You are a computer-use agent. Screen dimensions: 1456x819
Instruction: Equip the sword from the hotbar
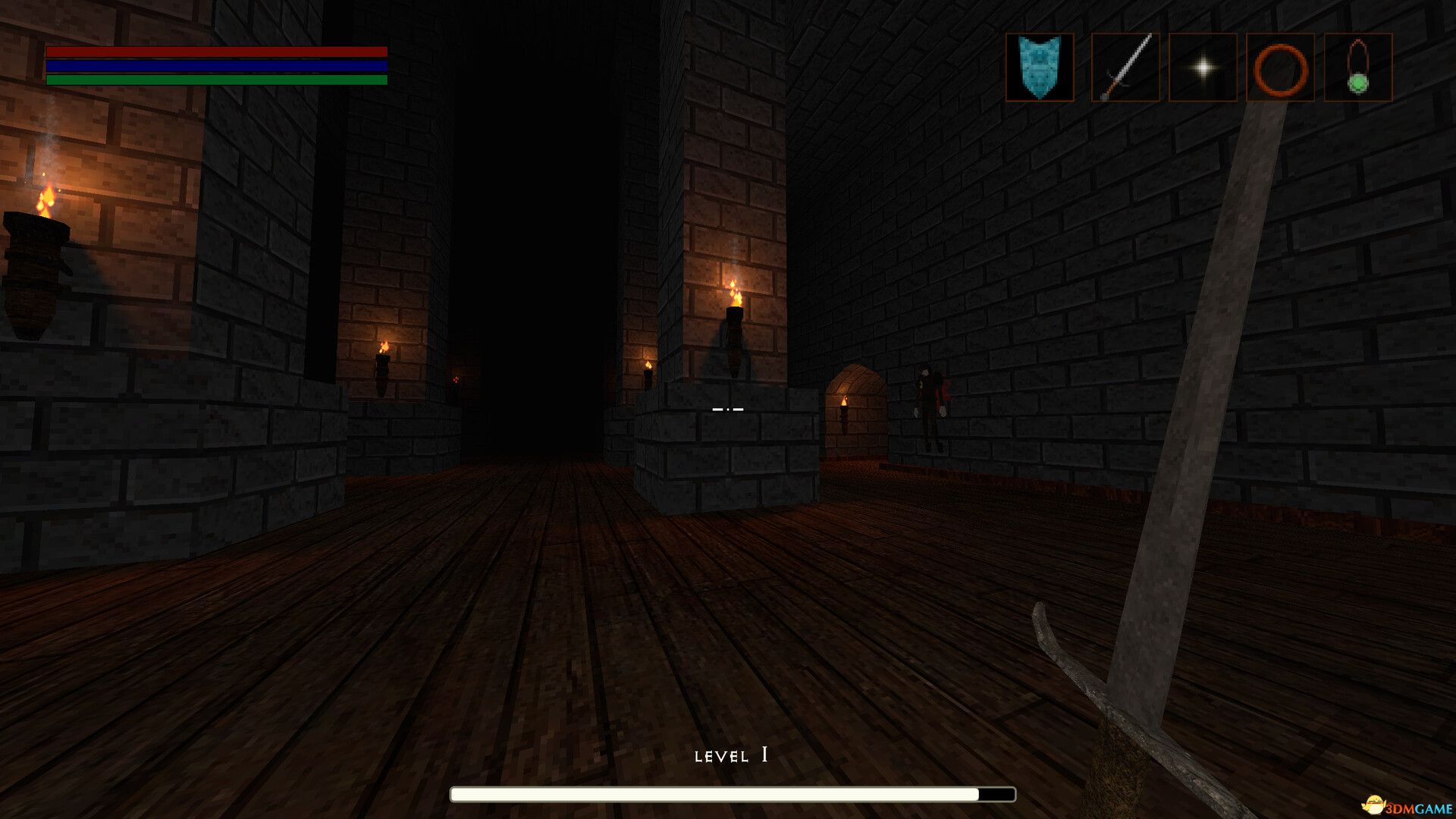pos(1125,67)
